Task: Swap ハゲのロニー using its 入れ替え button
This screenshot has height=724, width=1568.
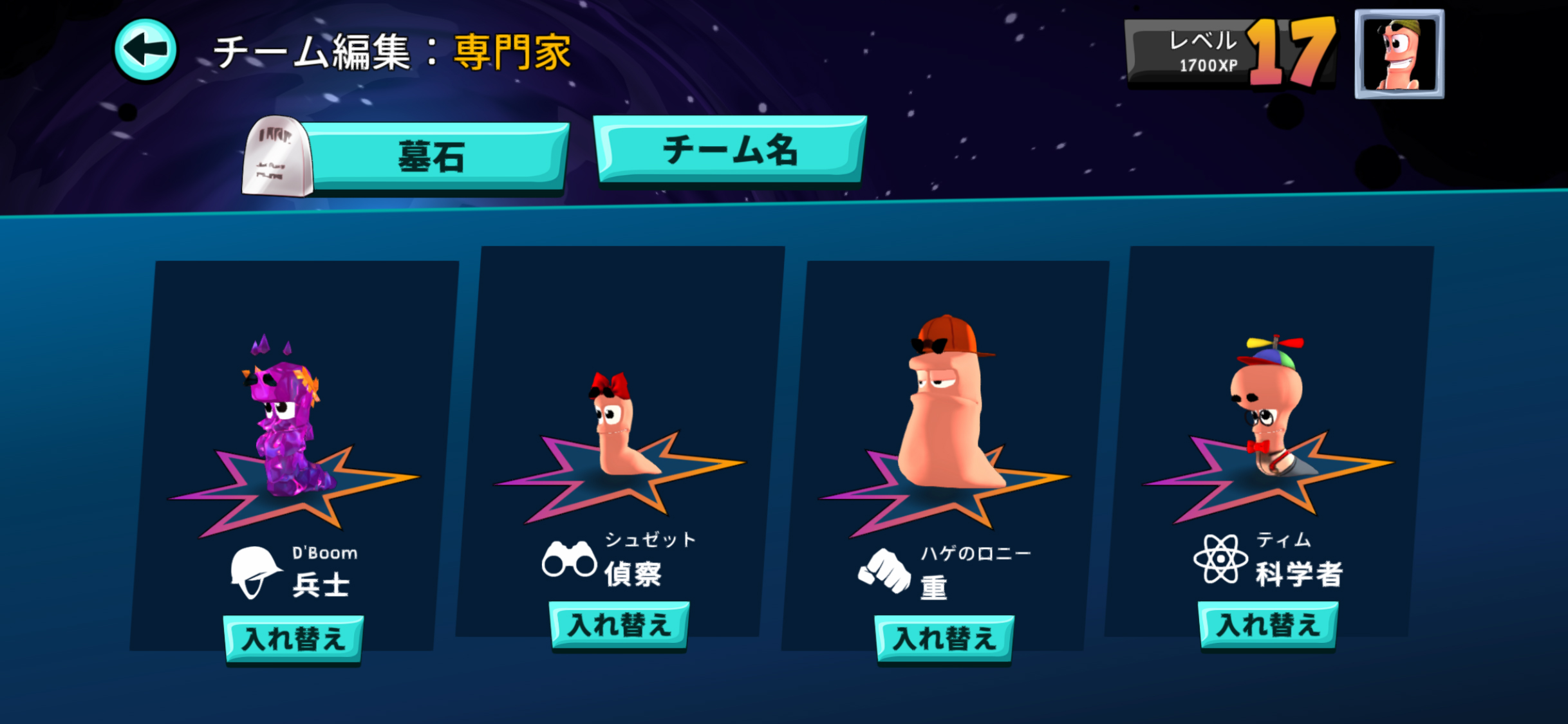Action: pyautogui.click(x=945, y=638)
